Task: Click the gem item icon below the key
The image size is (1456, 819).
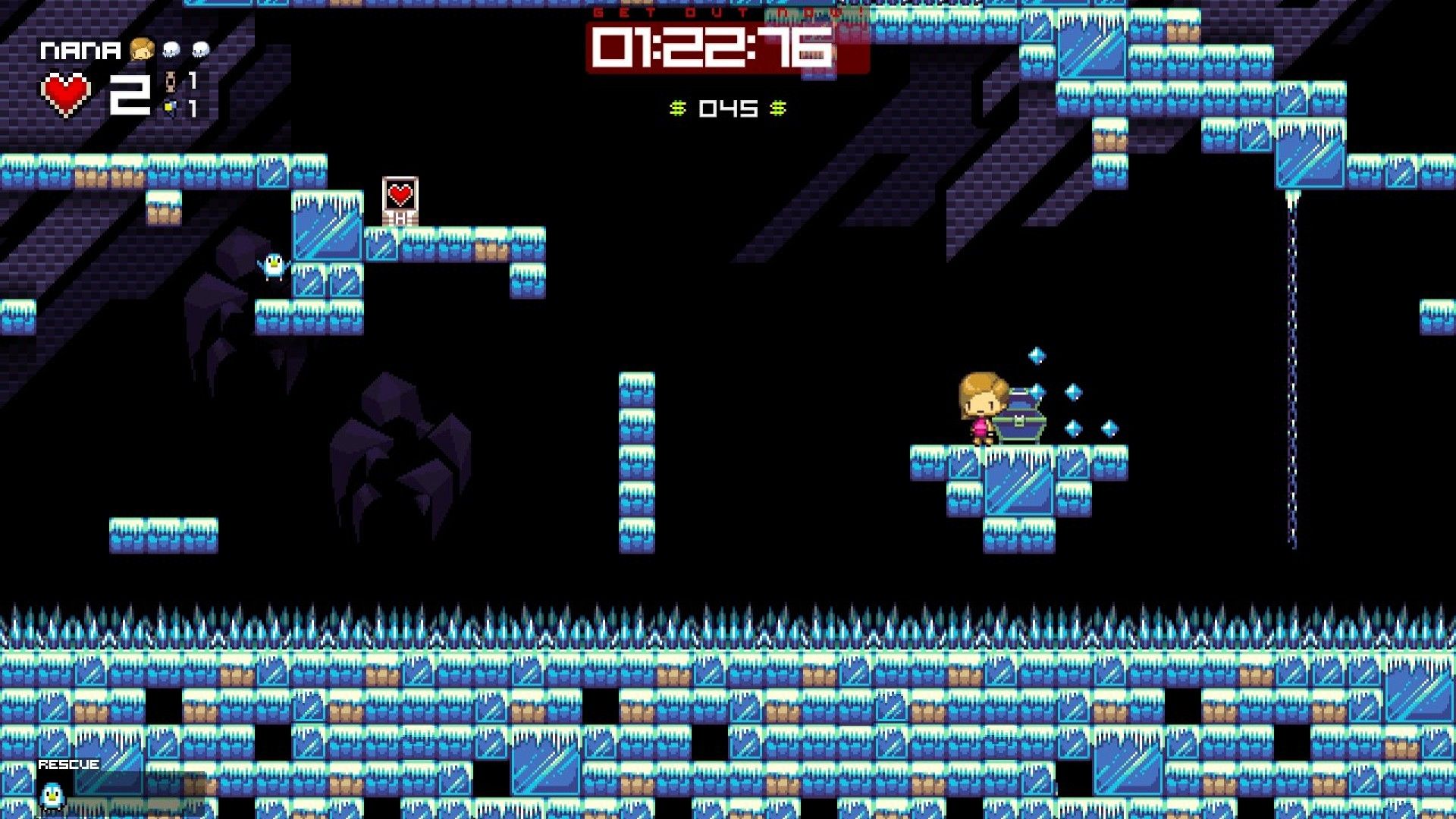Action: pyautogui.click(x=170, y=106)
